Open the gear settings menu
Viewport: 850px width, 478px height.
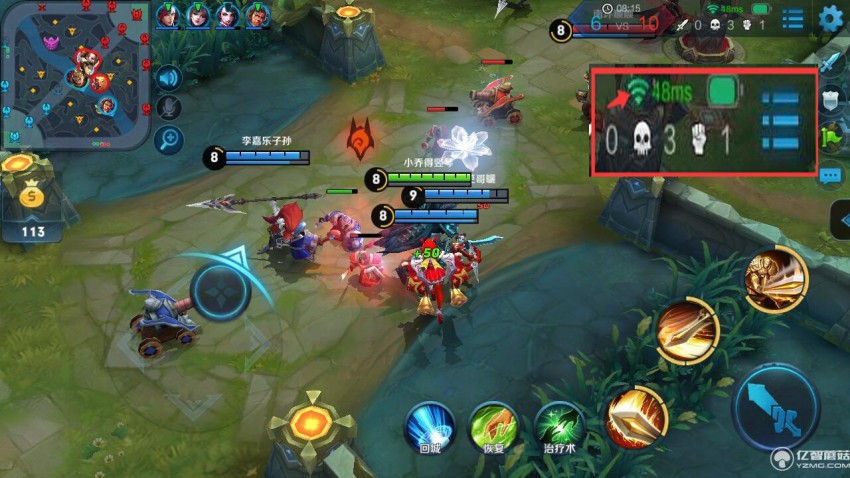pos(830,18)
